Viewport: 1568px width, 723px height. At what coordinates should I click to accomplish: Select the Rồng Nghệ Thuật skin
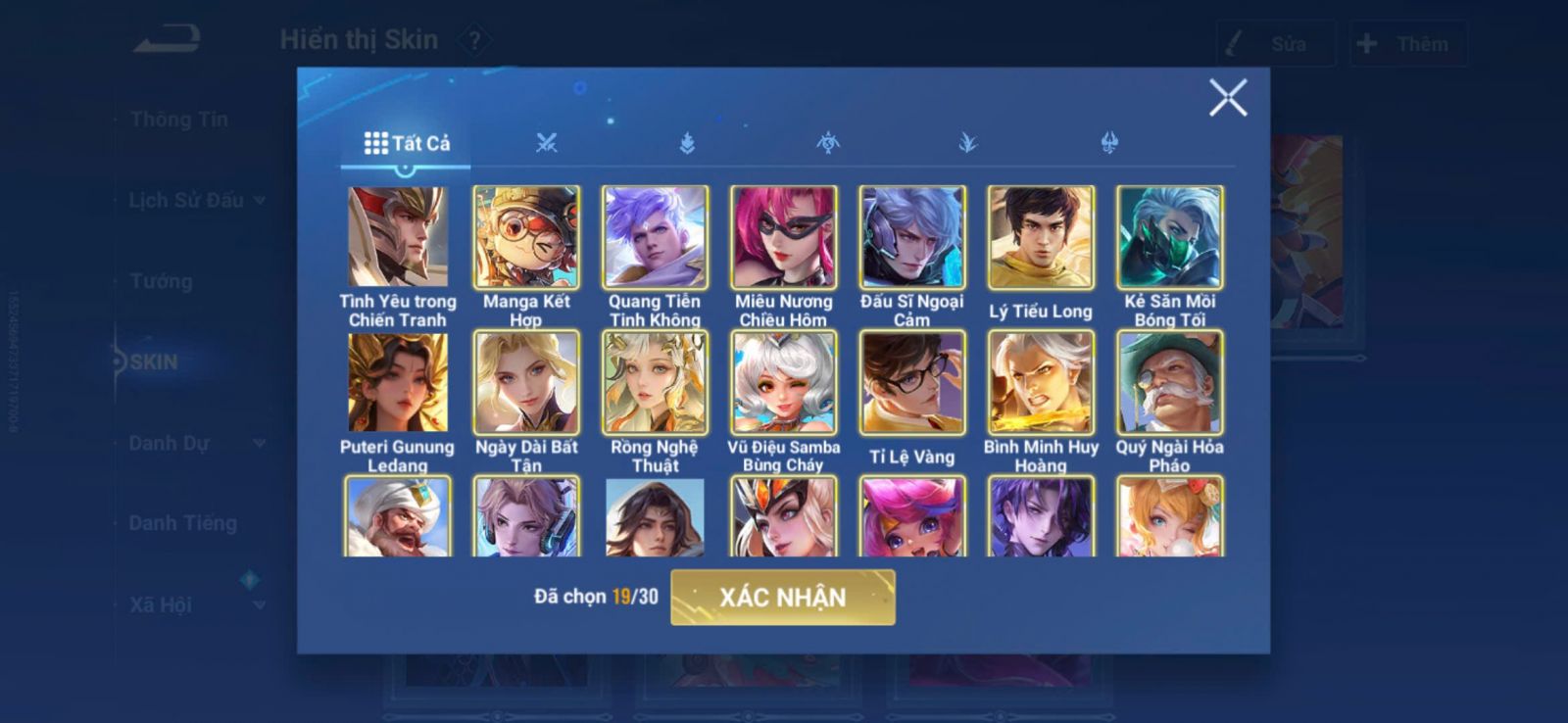(x=655, y=382)
